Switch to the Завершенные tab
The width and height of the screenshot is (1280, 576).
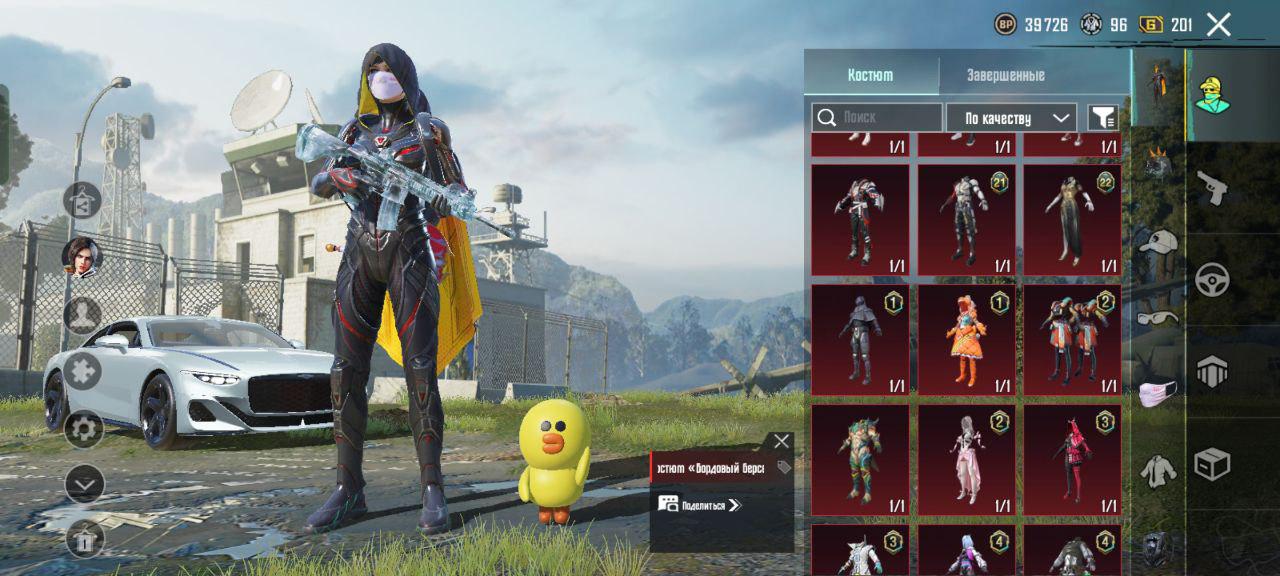[1005, 75]
